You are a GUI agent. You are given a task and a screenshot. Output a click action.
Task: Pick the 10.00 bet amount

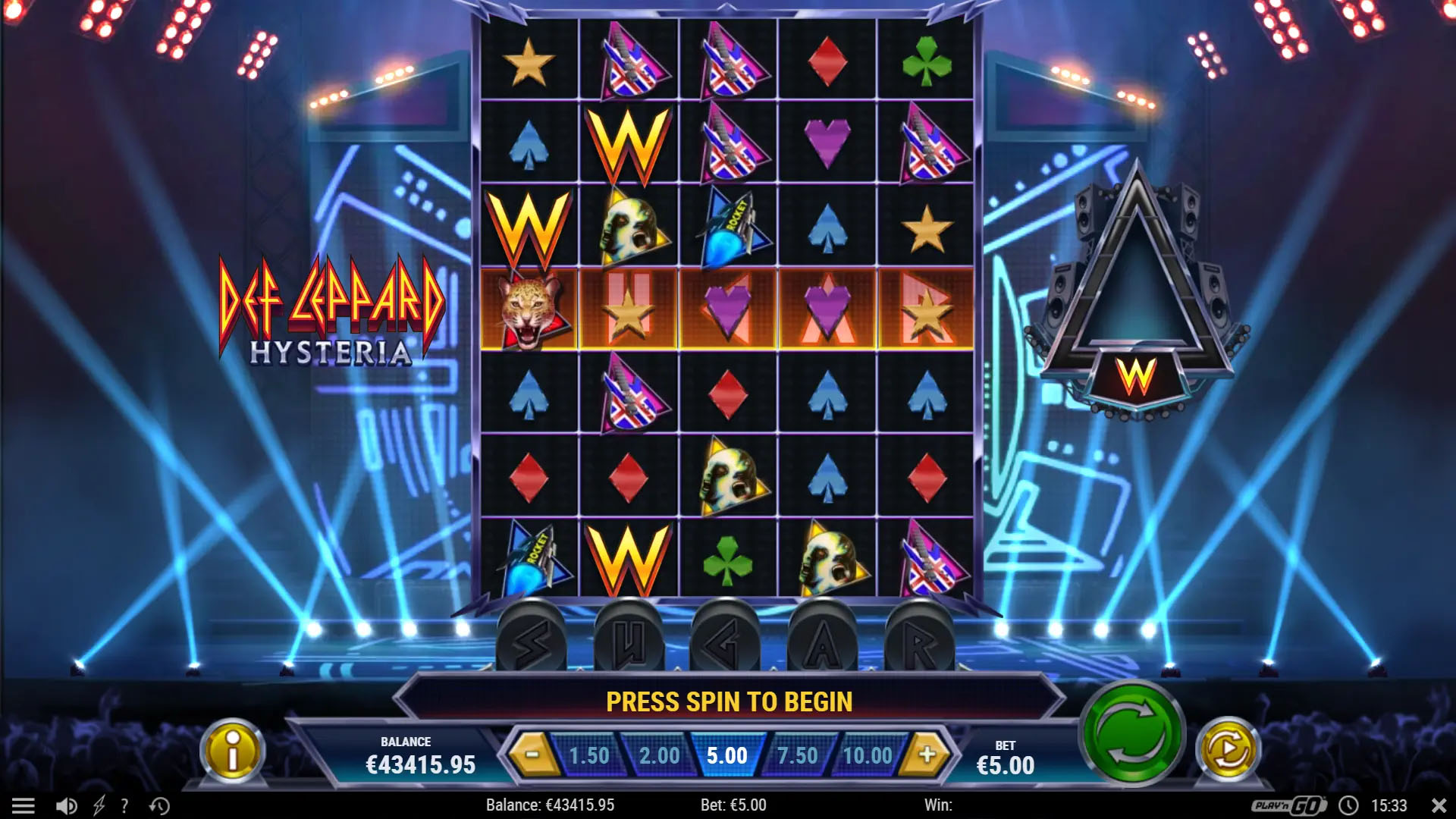pos(867,755)
